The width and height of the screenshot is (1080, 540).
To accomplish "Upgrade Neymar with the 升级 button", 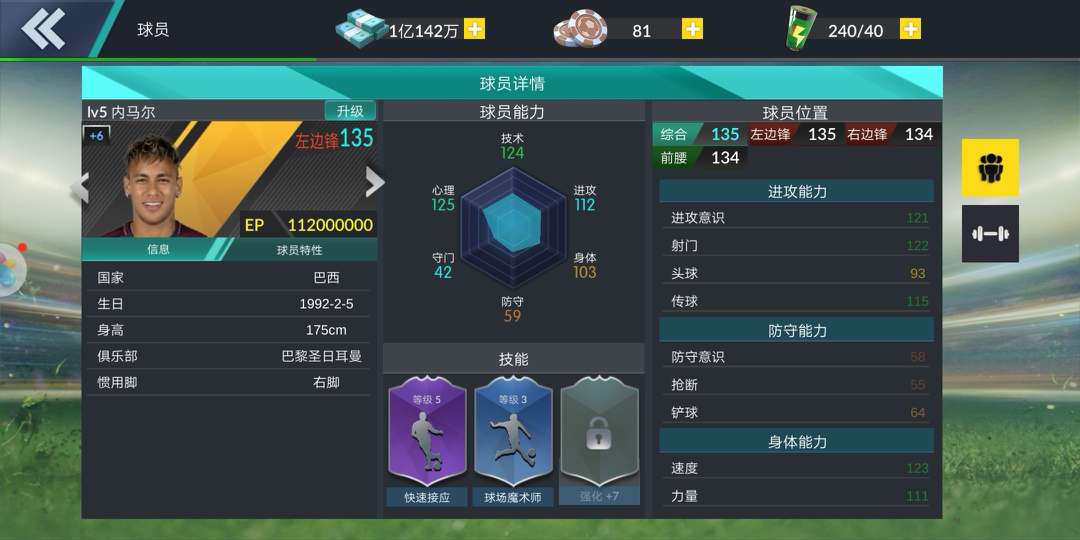I will 350,111.
